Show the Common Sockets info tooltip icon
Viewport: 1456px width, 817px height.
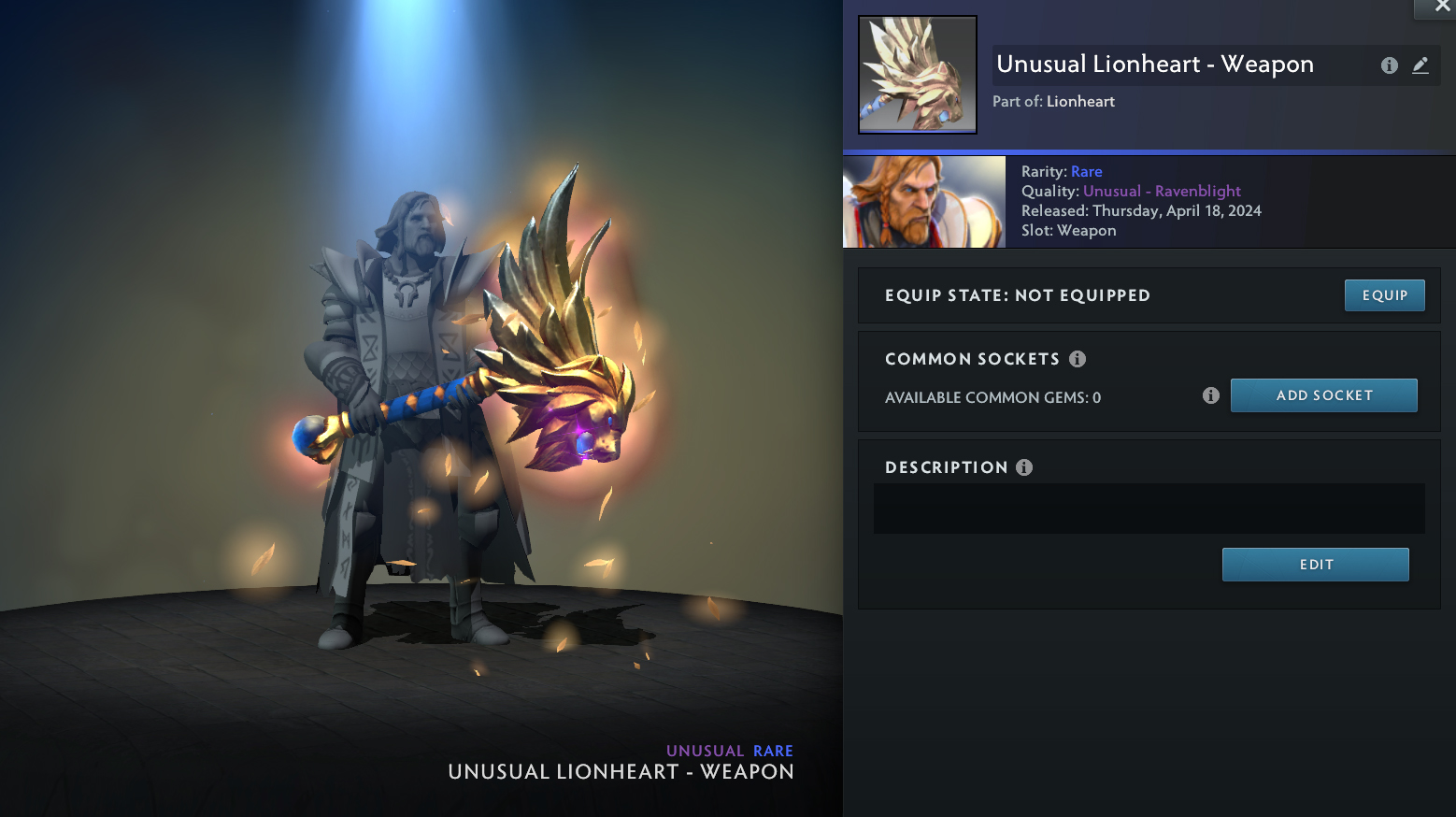tap(1078, 359)
